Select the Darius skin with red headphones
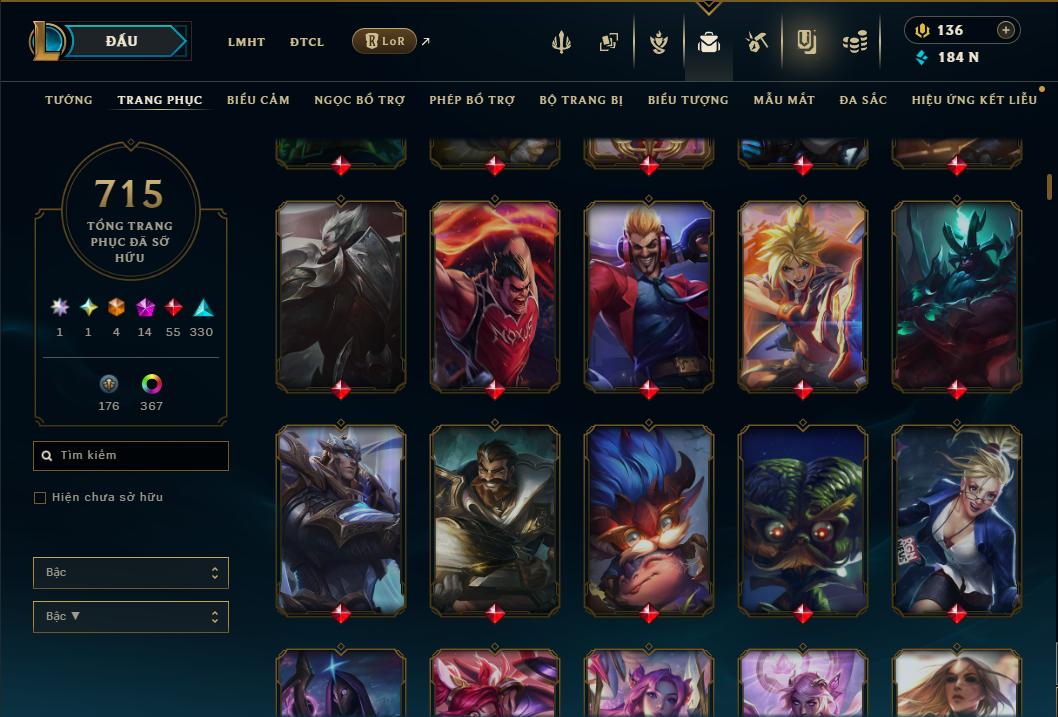1058x717 pixels. click(x=649, y=293)
